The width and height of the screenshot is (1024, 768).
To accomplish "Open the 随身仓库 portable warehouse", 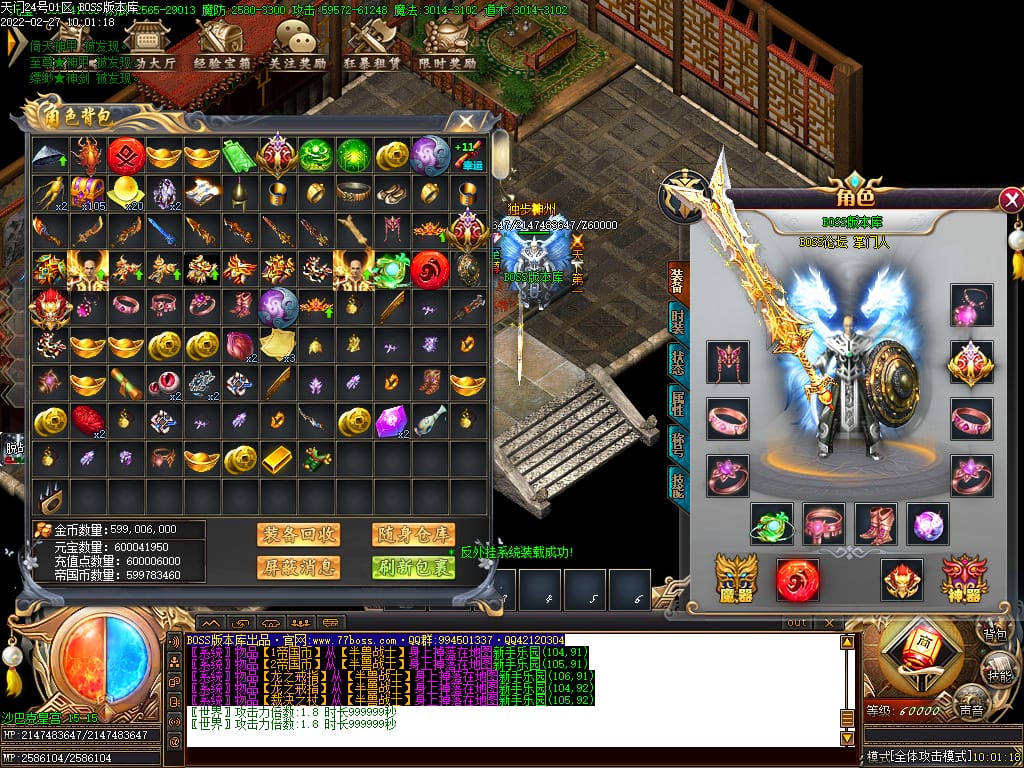I will tap(413, 534).
